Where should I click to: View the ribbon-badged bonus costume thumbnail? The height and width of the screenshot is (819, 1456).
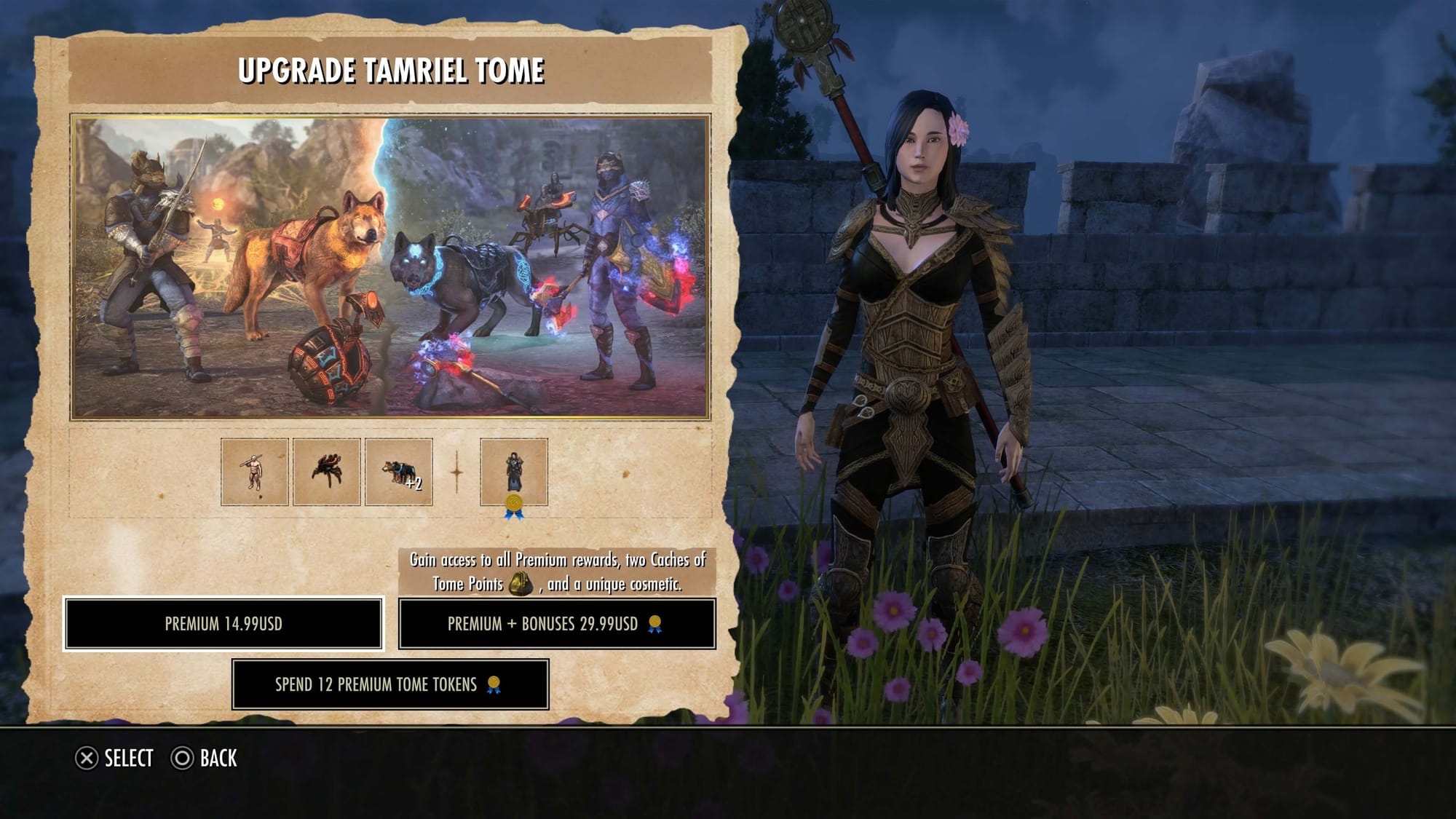tap(513, 472)
